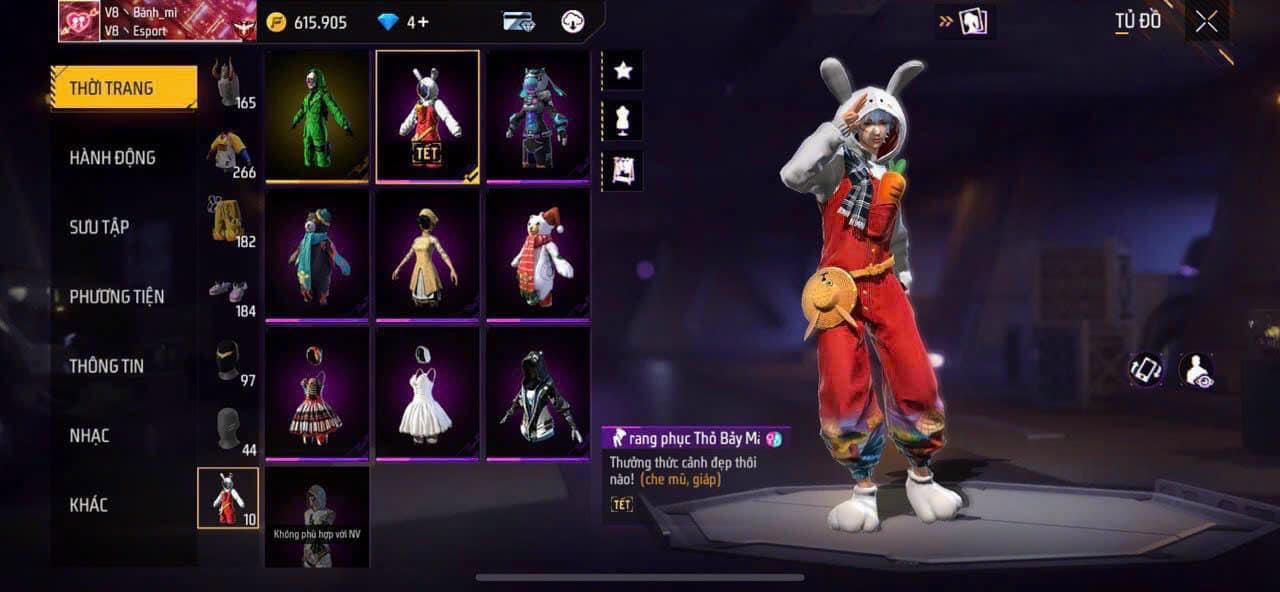Toggle the character view eye icon

[x=1195, y=370]
